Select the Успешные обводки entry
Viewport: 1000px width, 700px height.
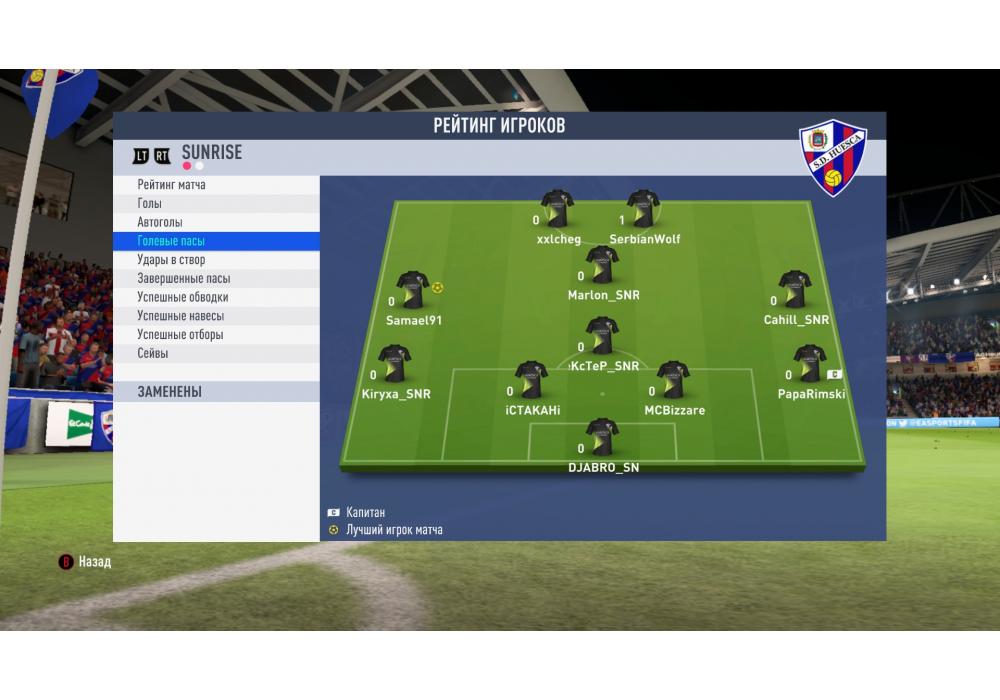pyautogui.click(x=216, y=297)
